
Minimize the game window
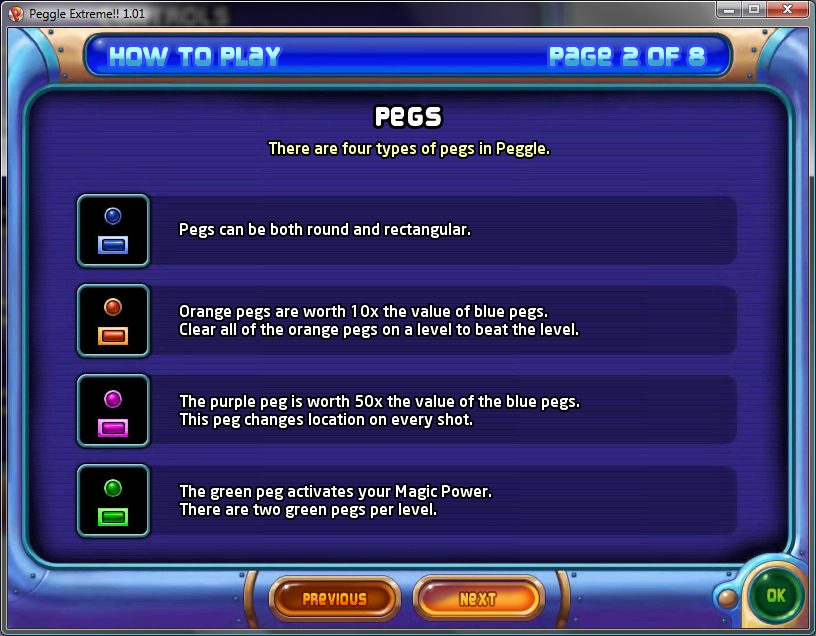click(x=729, y=10)
